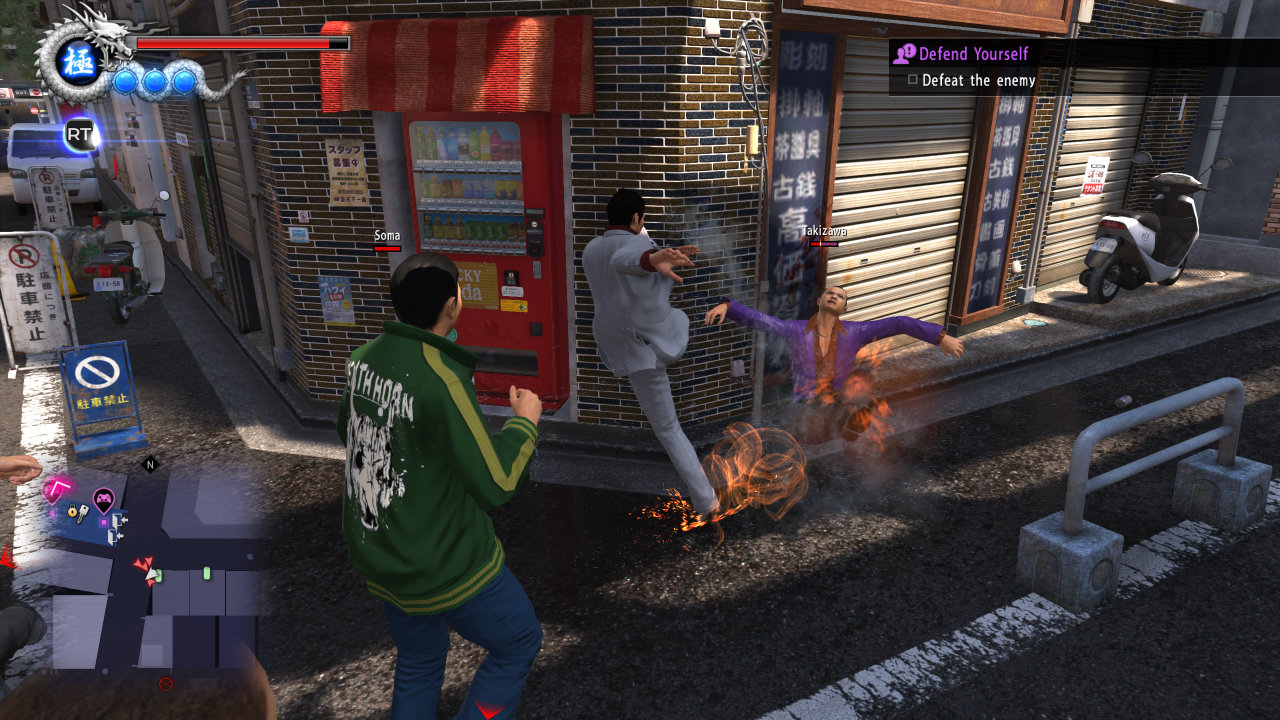The image size is (1280, 720).
Task: Select the red X marker on minimap
Action: 166,683
